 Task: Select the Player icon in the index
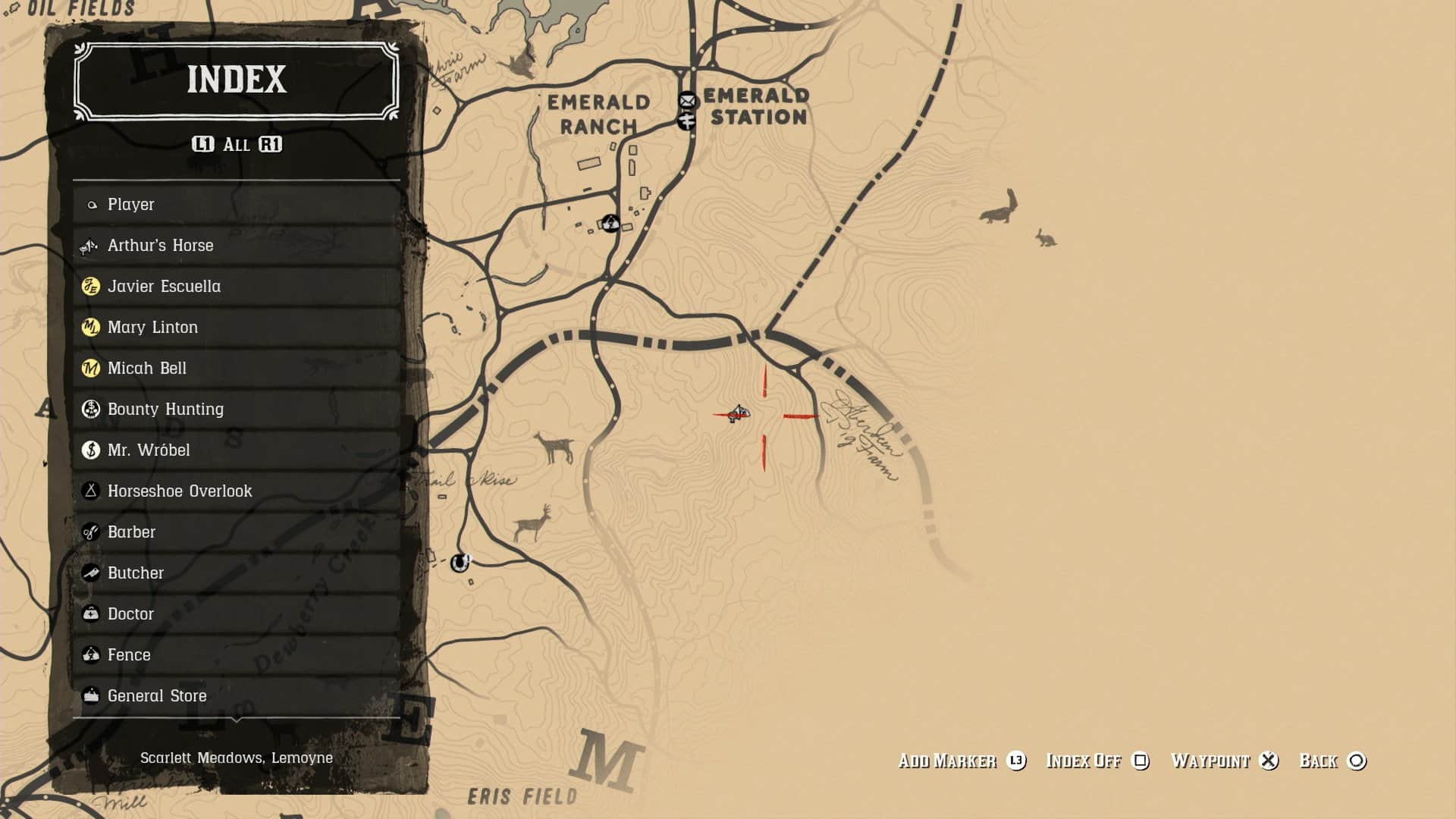91,204
